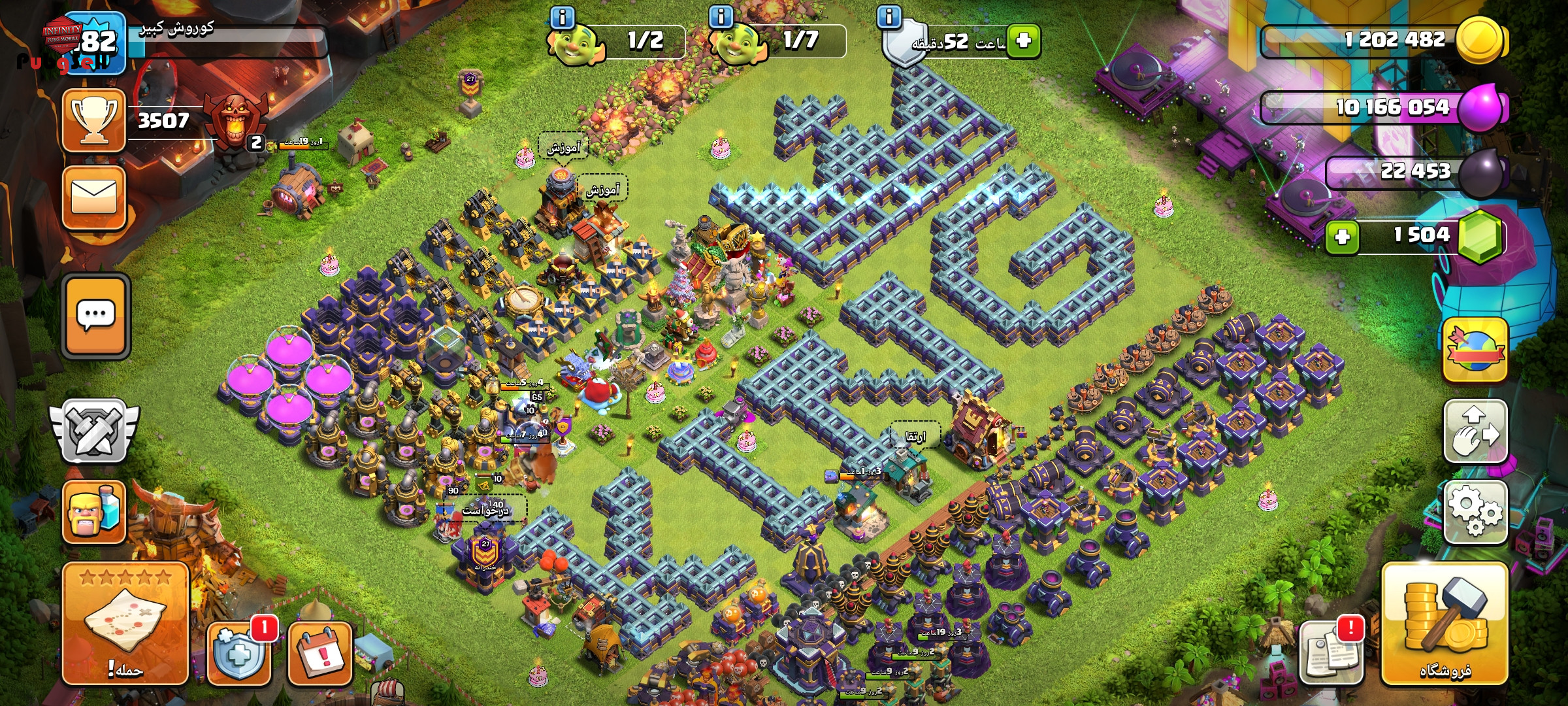
Task: Open the Attack map button
Action: click(x=125, y=623)
